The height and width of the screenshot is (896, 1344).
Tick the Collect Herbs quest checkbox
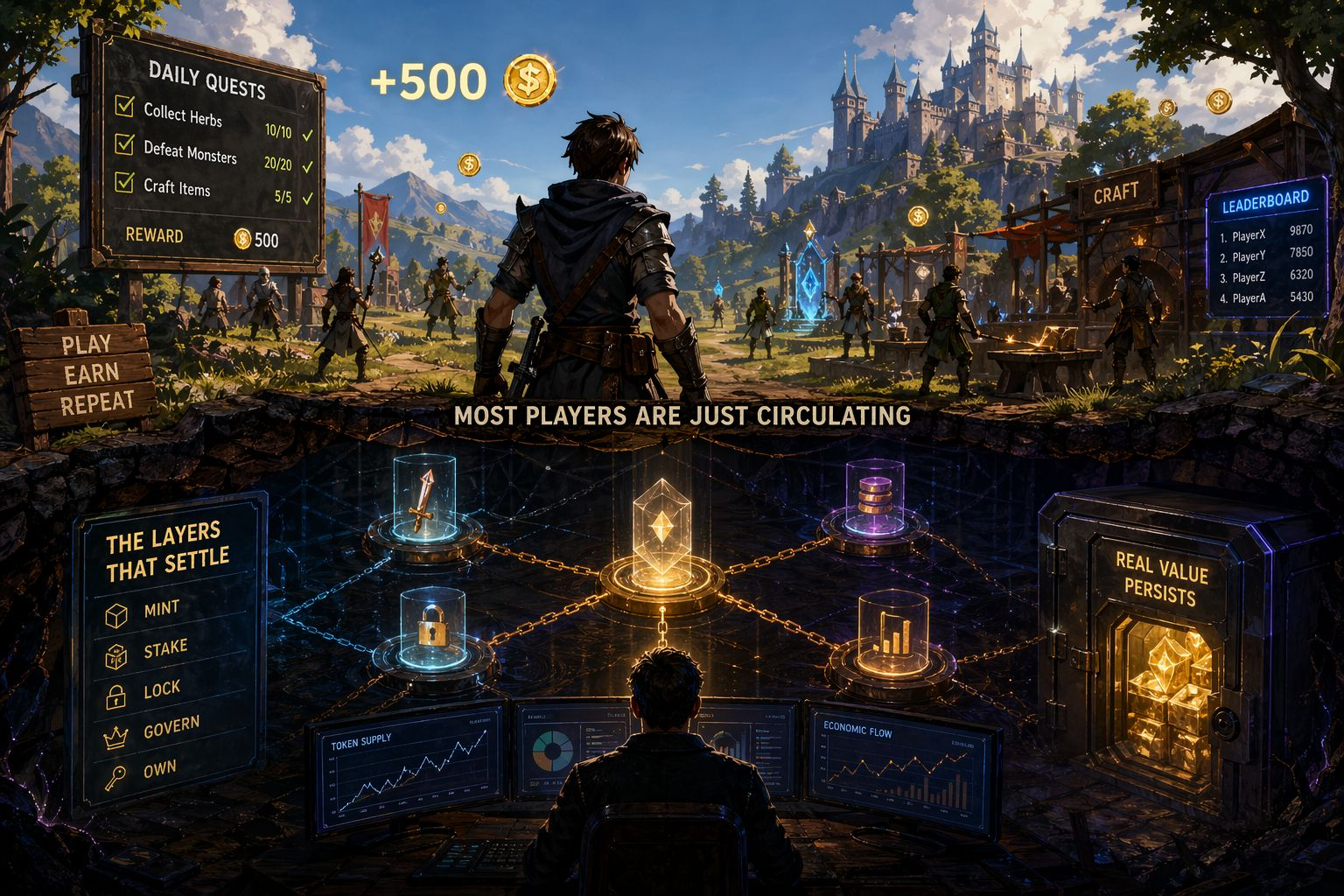click(x=124, y=108)
